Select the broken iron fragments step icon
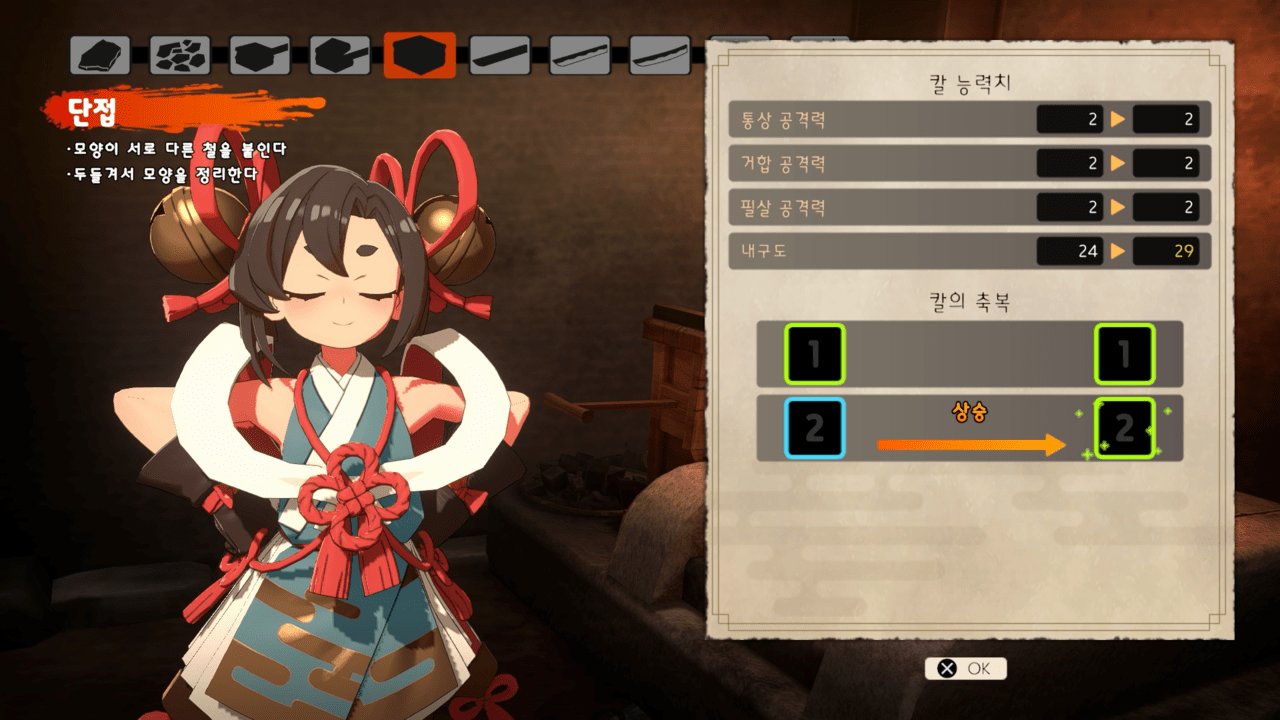 click(x=180, y=56)
